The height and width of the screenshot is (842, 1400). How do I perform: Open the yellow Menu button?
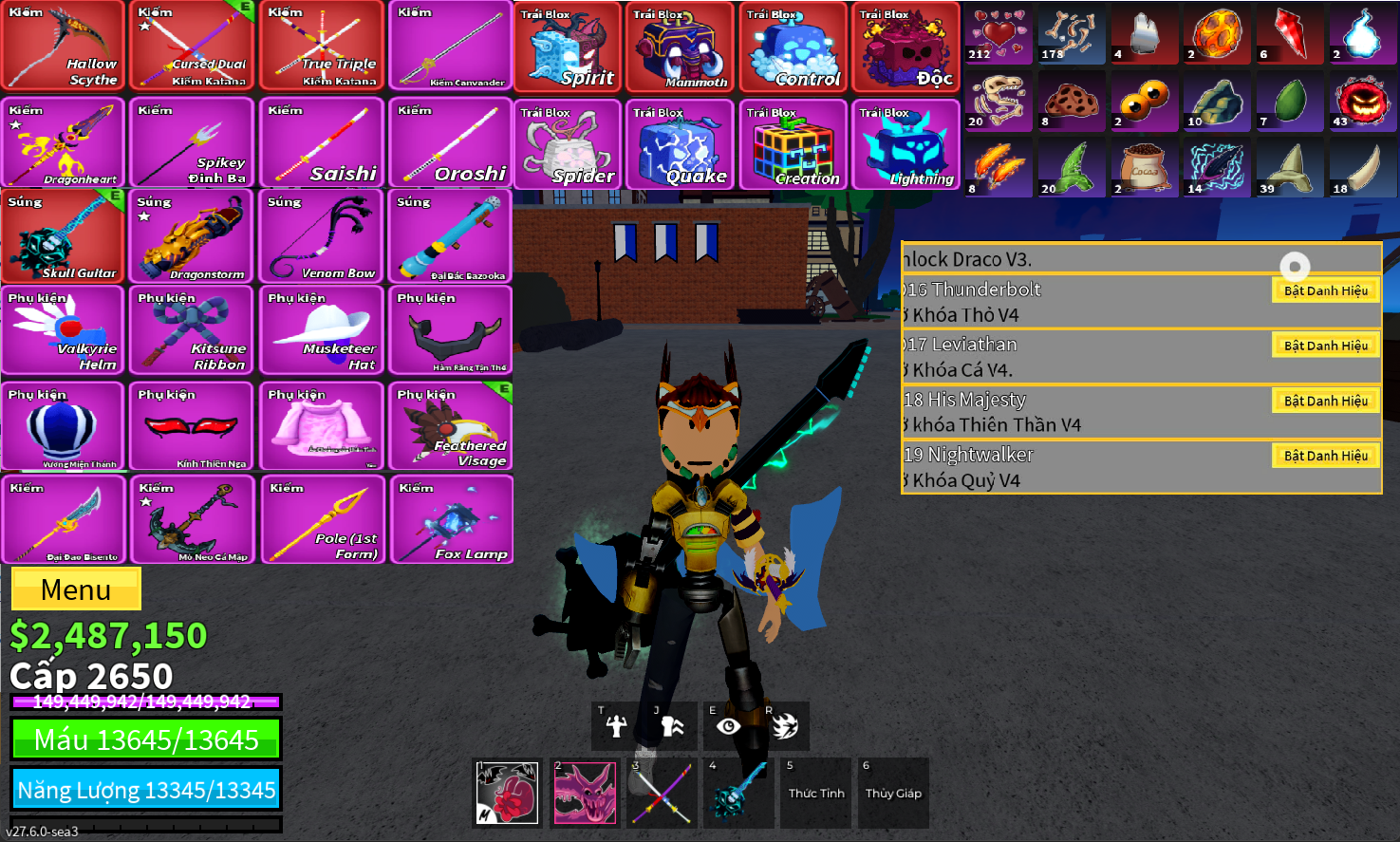pos(76,589)
